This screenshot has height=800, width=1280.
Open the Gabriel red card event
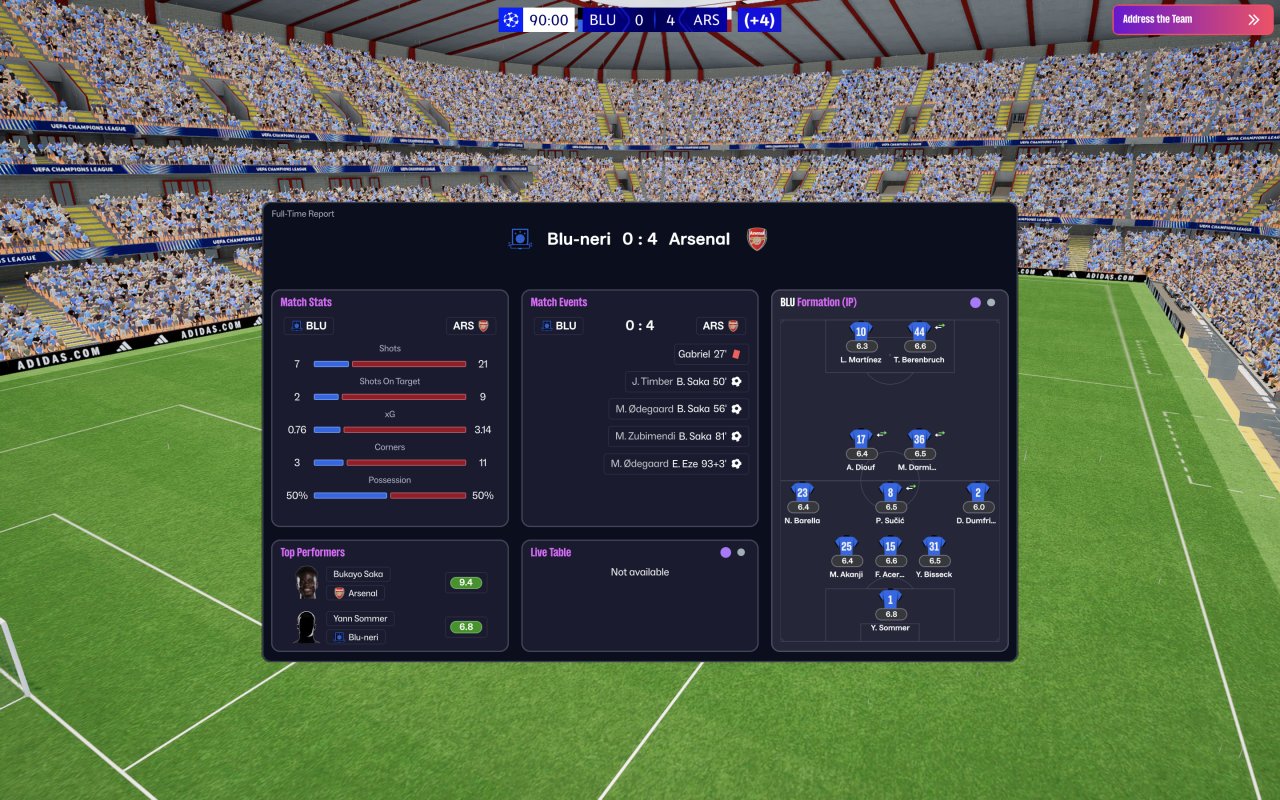[711, 354]
